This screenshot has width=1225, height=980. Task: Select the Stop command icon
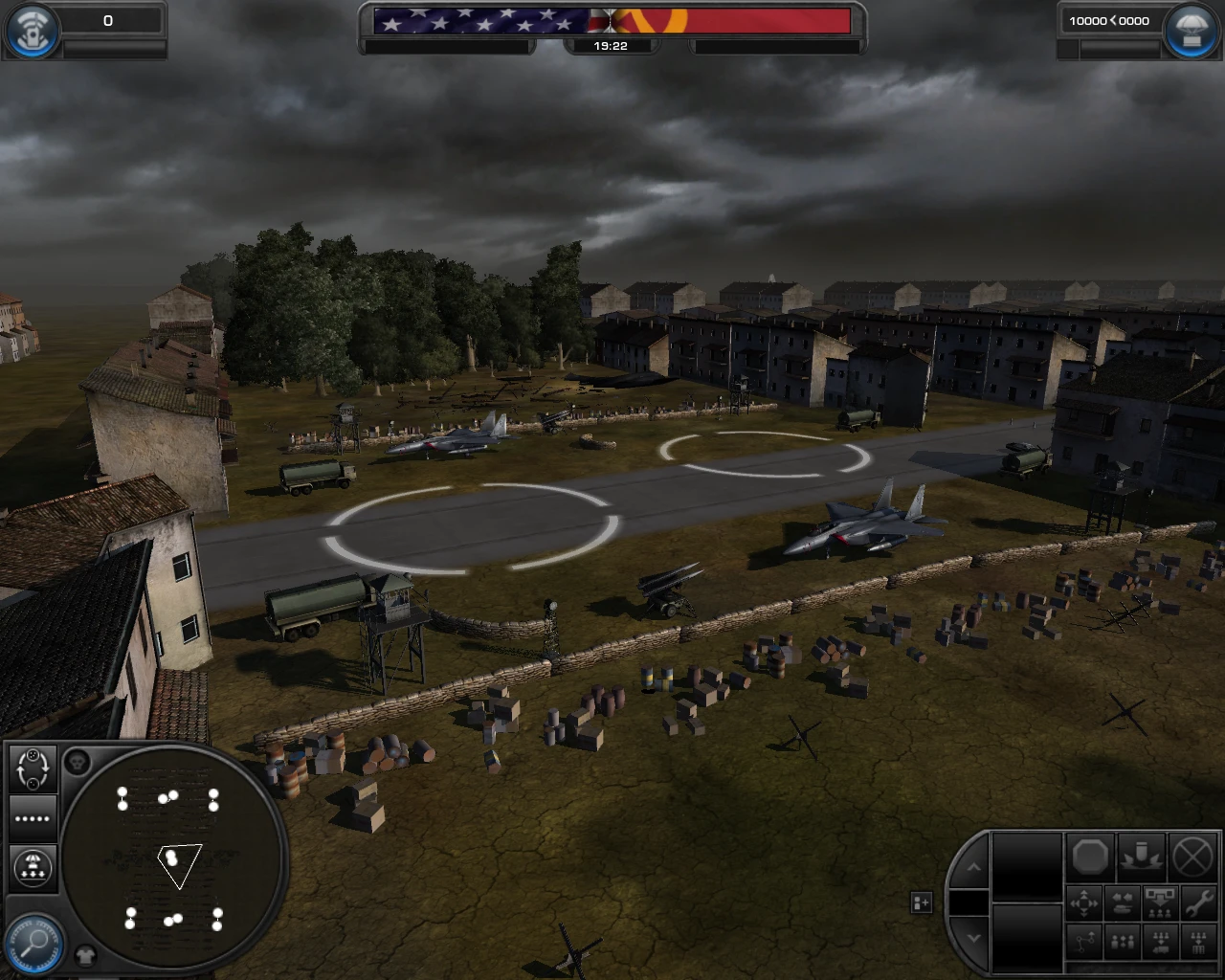coord(1091,857)
